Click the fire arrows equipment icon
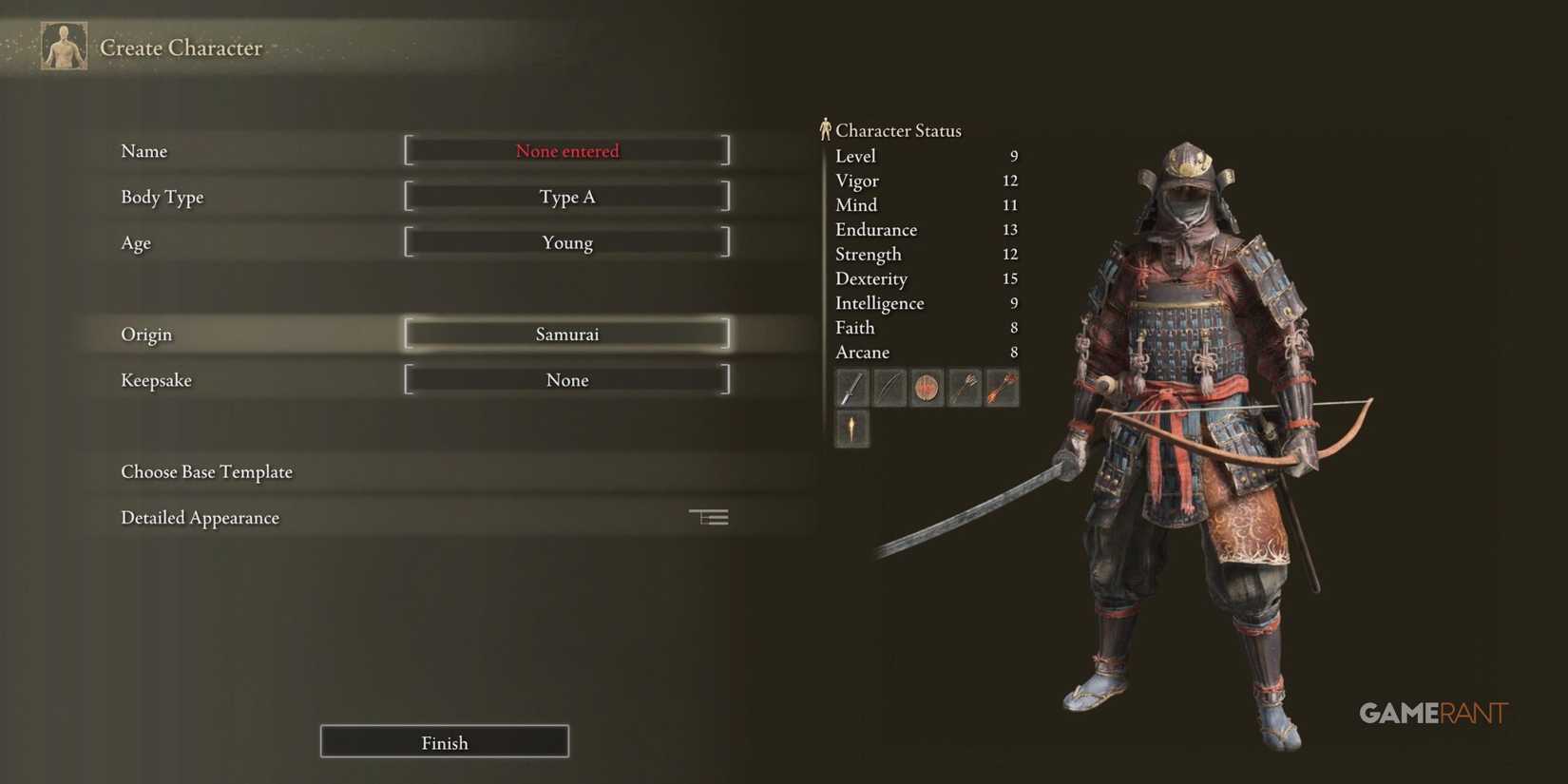Screen dimensions: 1568x784 (1003, 388)
